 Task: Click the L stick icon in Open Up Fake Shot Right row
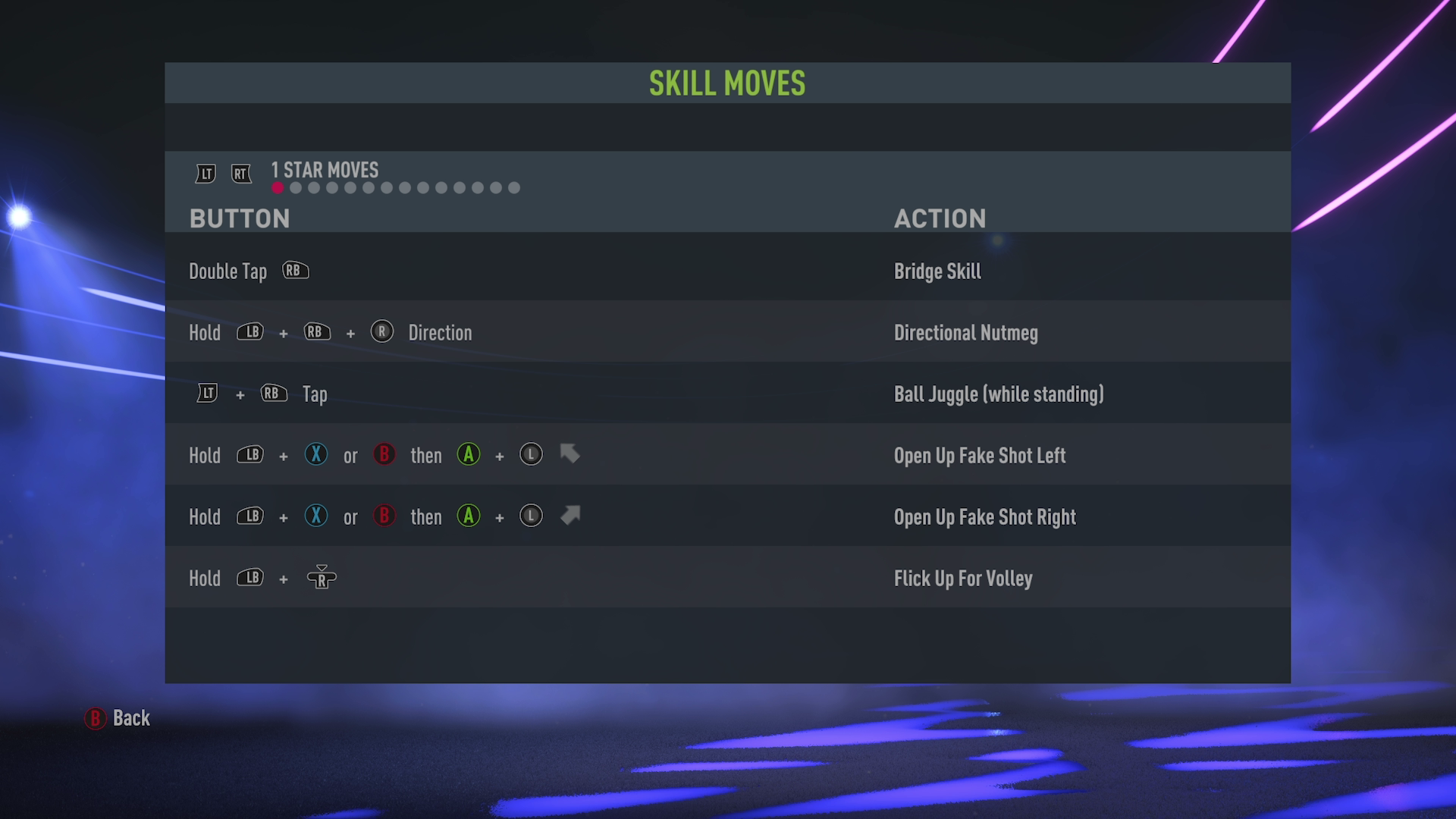coord(531,516)
